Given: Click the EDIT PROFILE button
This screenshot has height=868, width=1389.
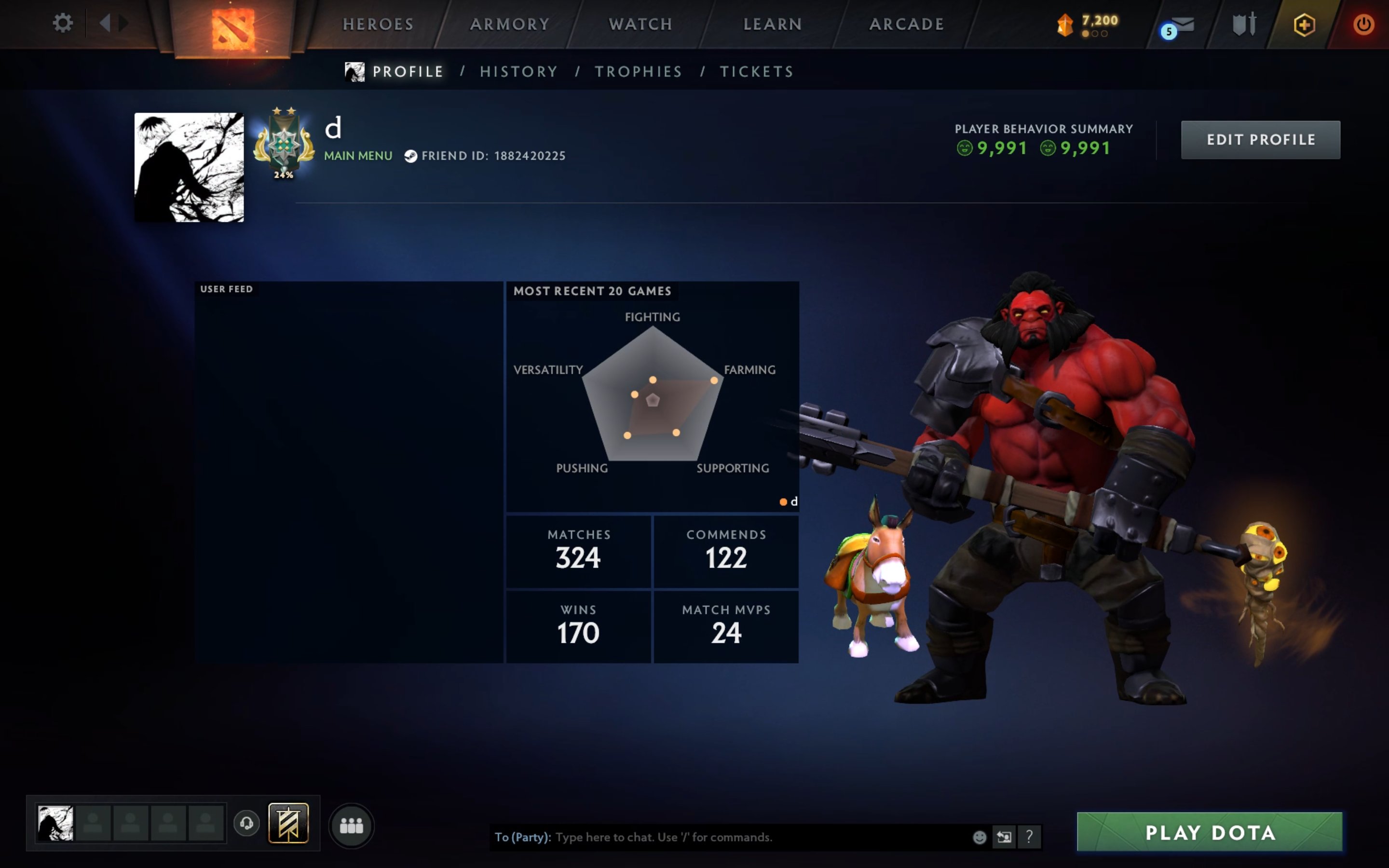Looking at the screenshot, I should tap(1261, 139).
